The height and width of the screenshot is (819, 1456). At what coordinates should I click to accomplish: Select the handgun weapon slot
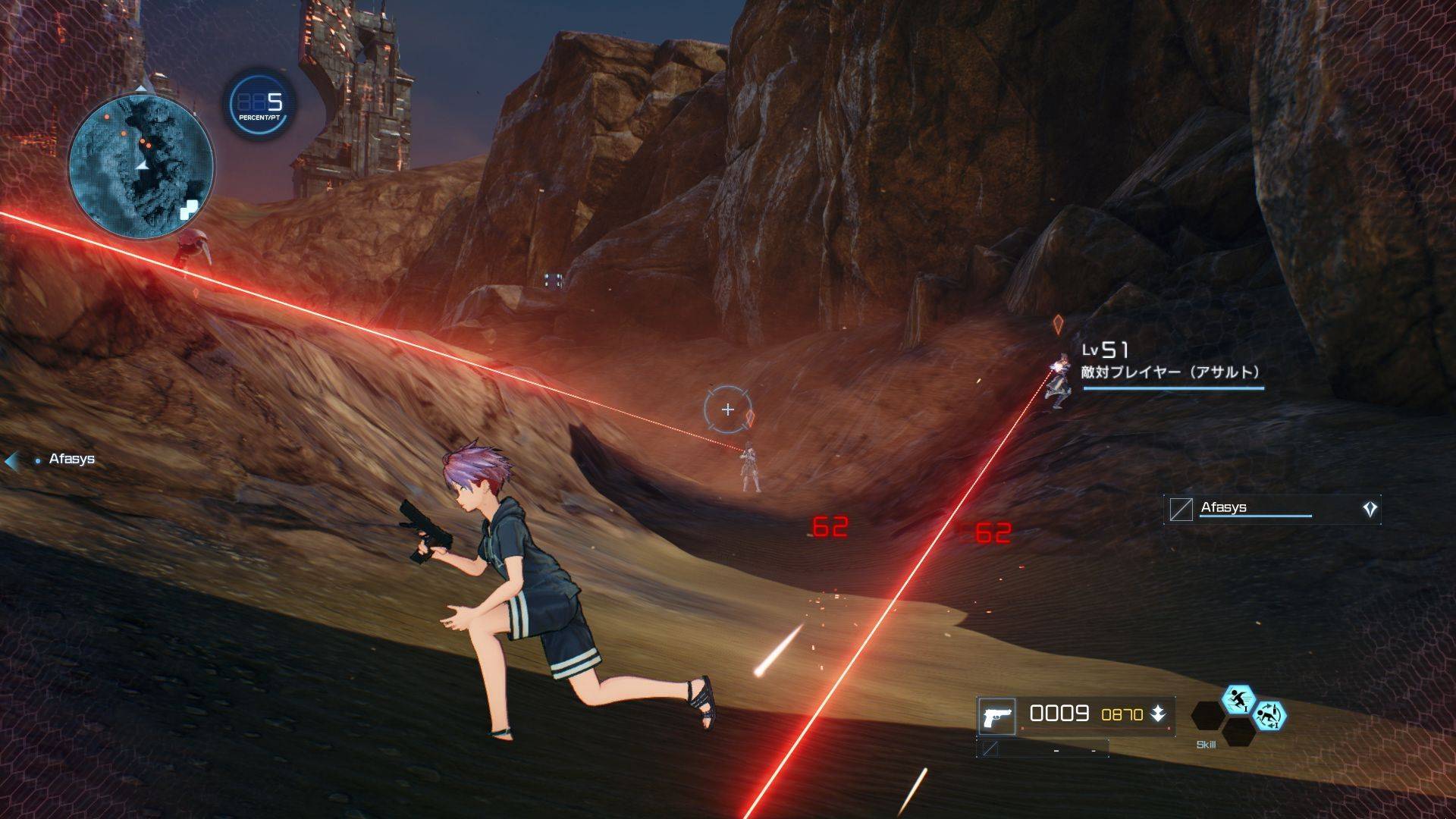(996, 716)
